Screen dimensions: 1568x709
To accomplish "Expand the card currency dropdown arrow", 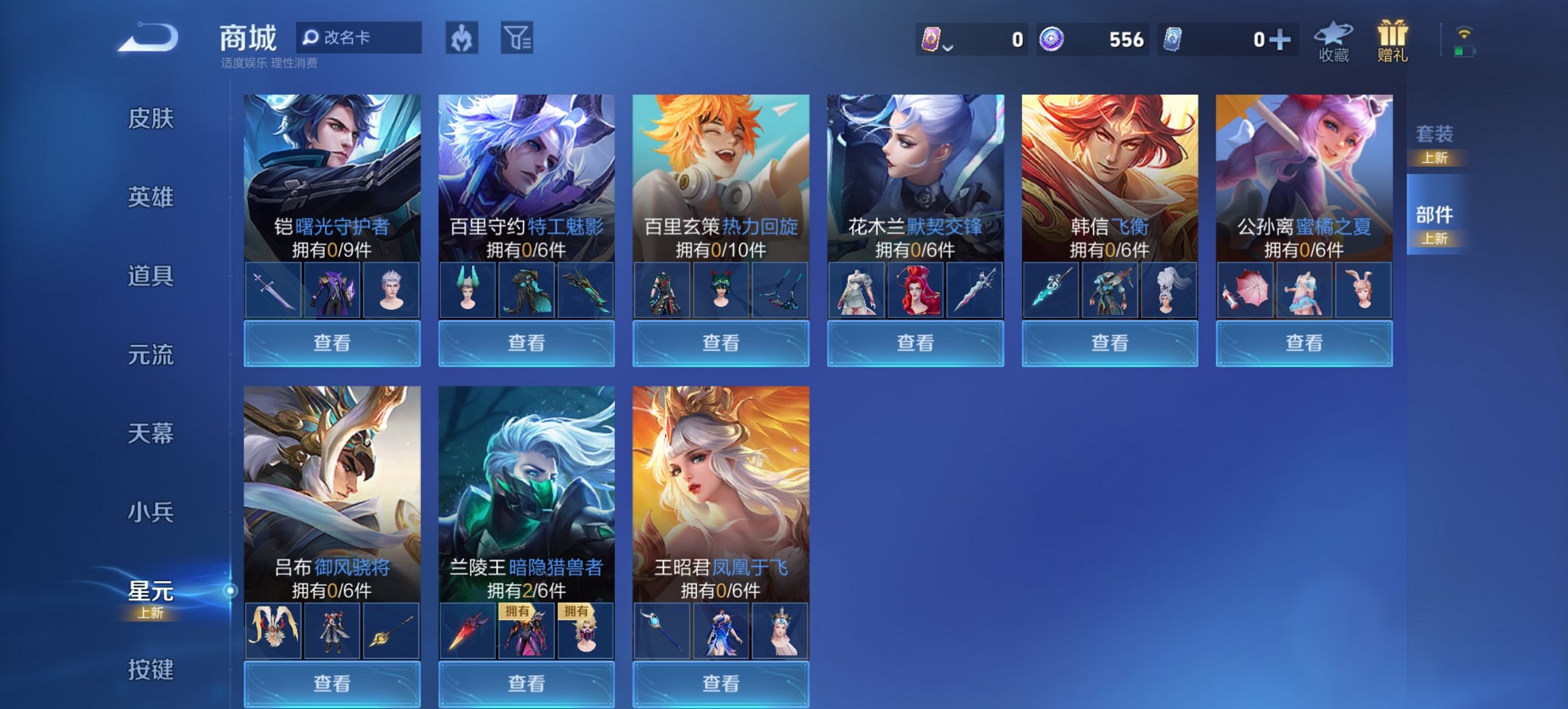I will (x=948, y=46).
